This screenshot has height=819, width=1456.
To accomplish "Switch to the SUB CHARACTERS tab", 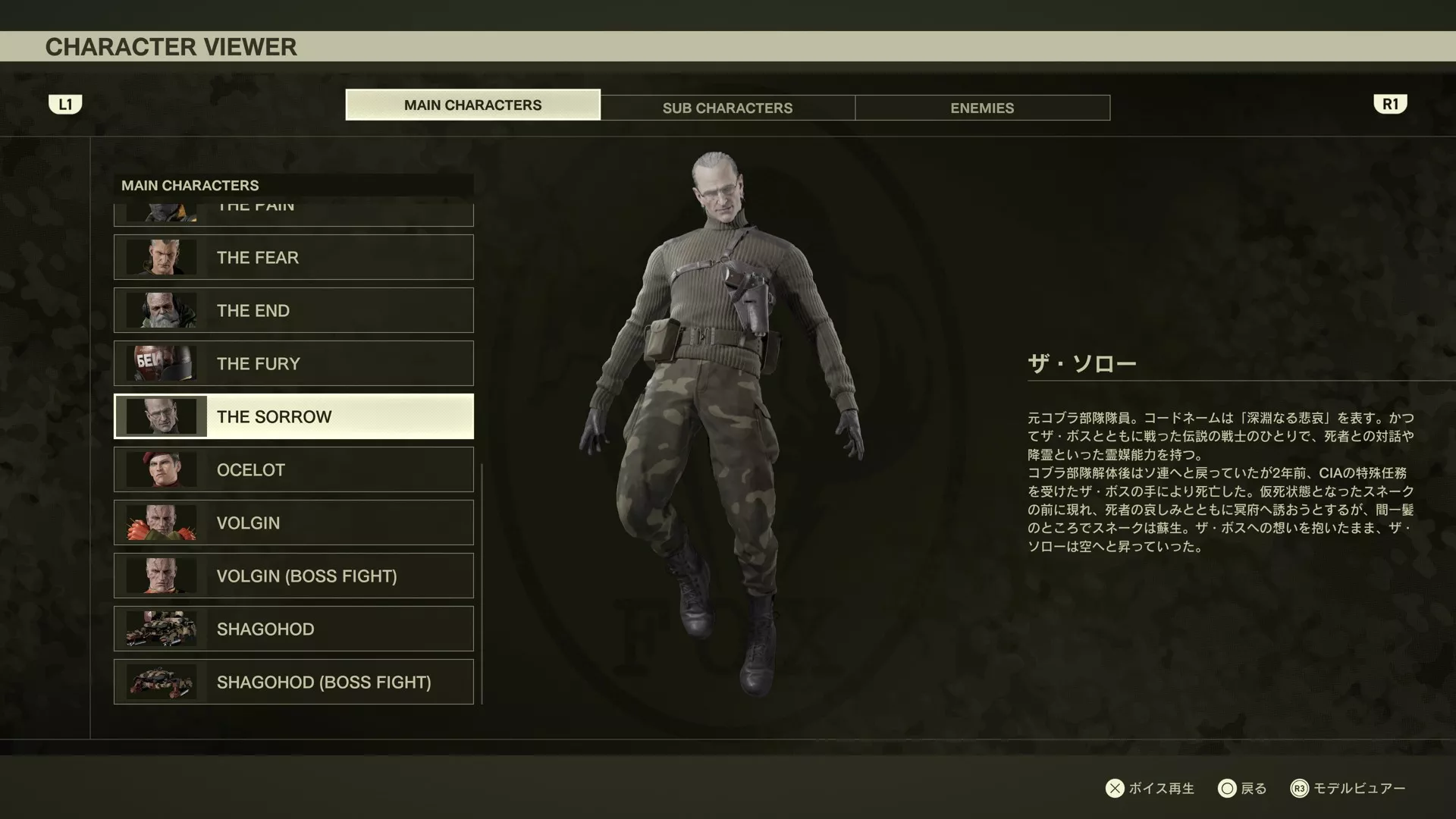I will click(x=727, y=108).
